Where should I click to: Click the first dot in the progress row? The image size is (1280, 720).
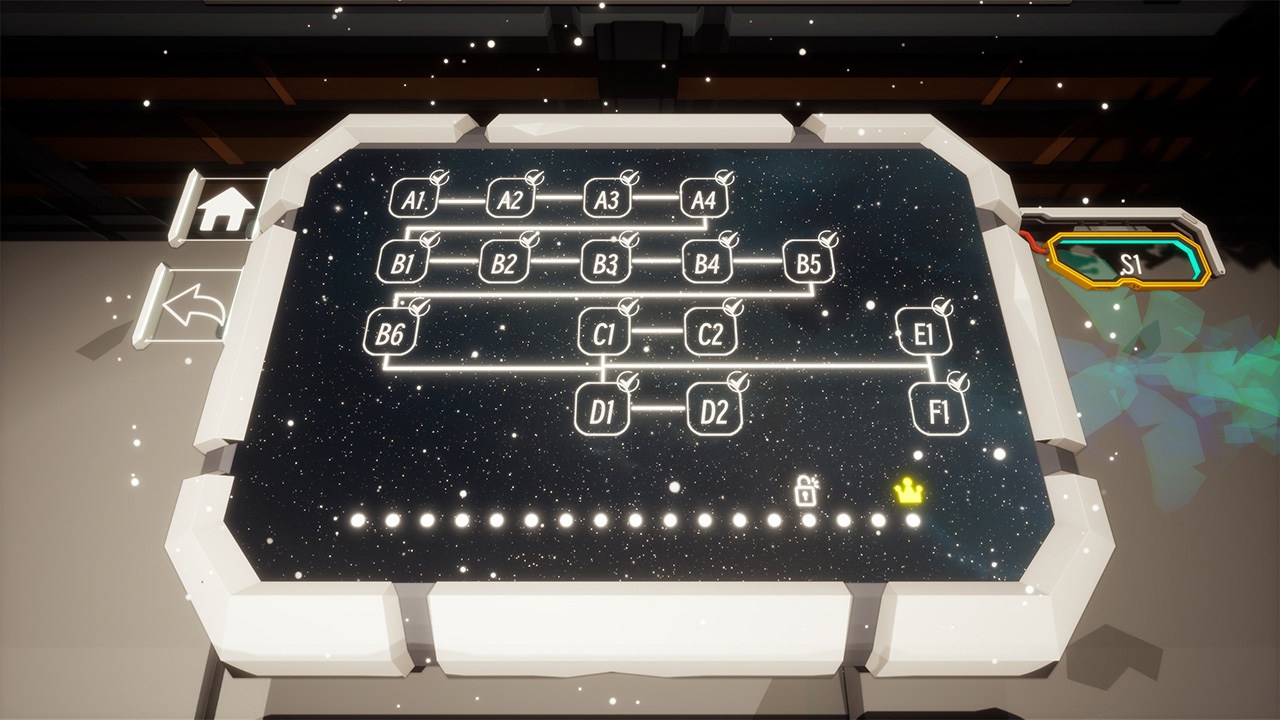point(355,521)
